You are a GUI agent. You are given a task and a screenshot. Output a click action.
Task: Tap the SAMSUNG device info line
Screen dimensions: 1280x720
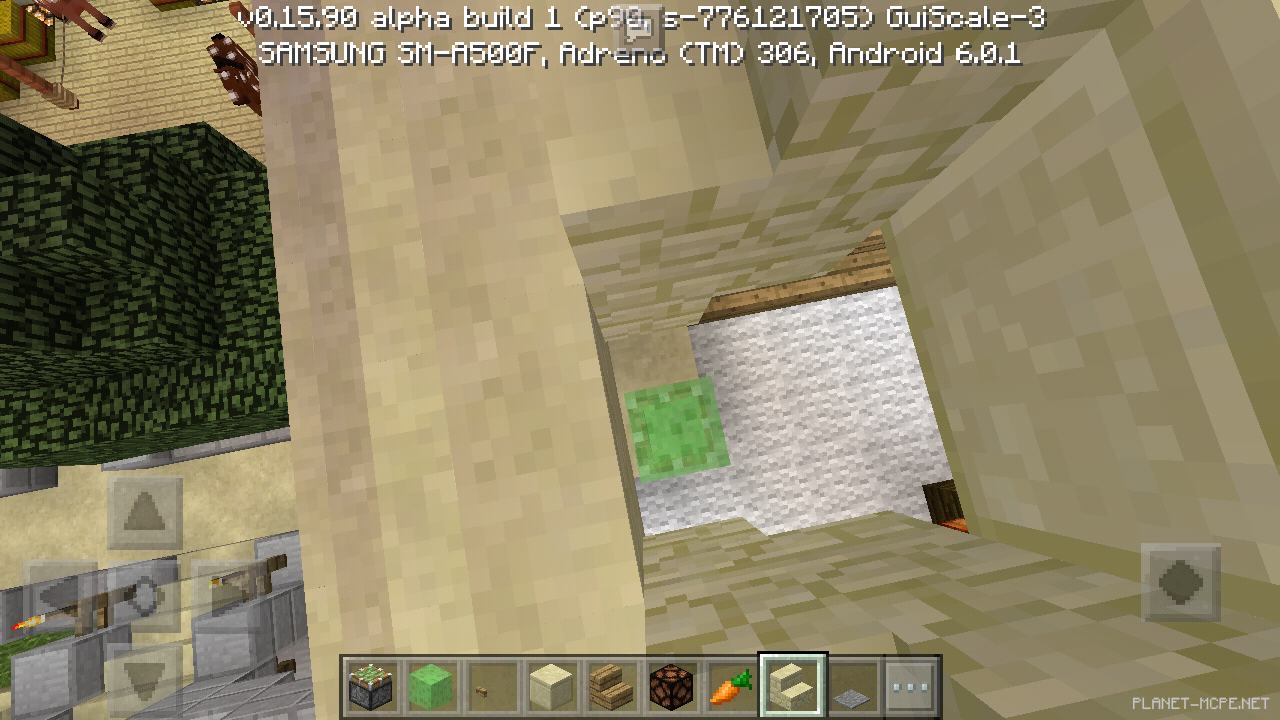400,57
